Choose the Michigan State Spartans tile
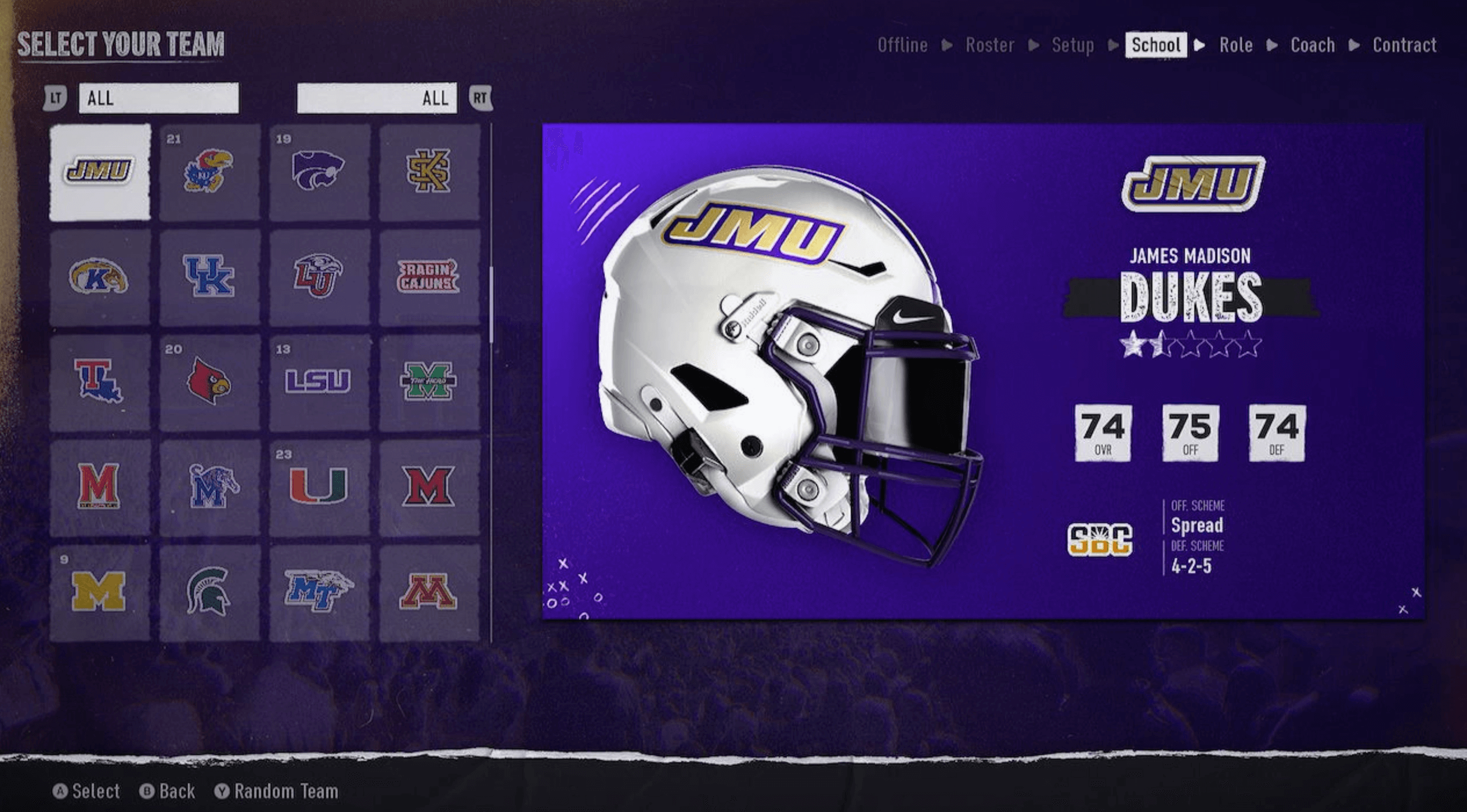 tap(209, 592)
